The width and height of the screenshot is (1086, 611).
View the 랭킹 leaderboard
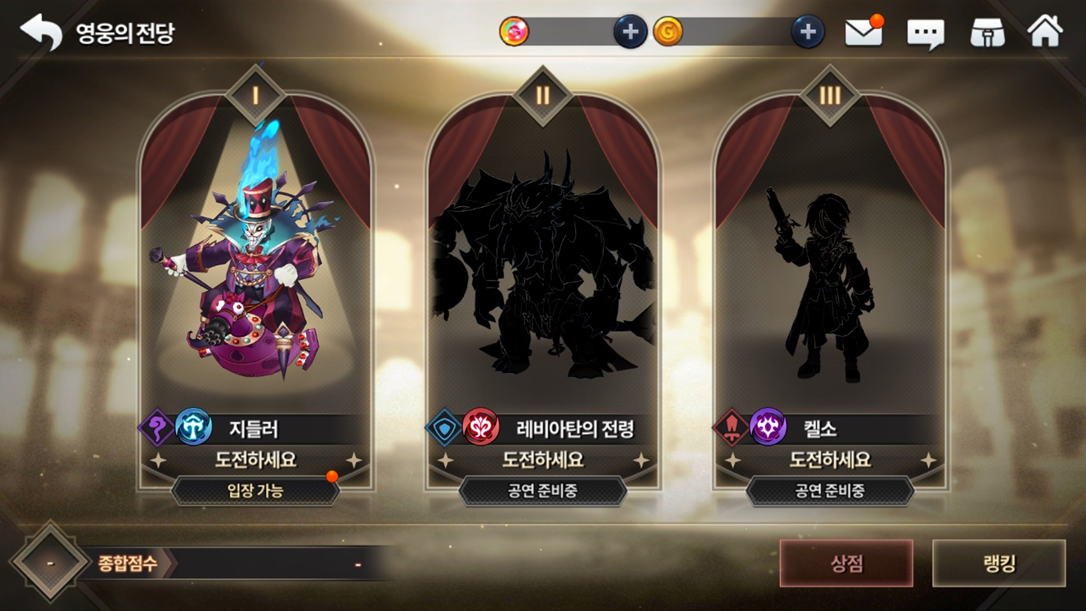[999, 563]
